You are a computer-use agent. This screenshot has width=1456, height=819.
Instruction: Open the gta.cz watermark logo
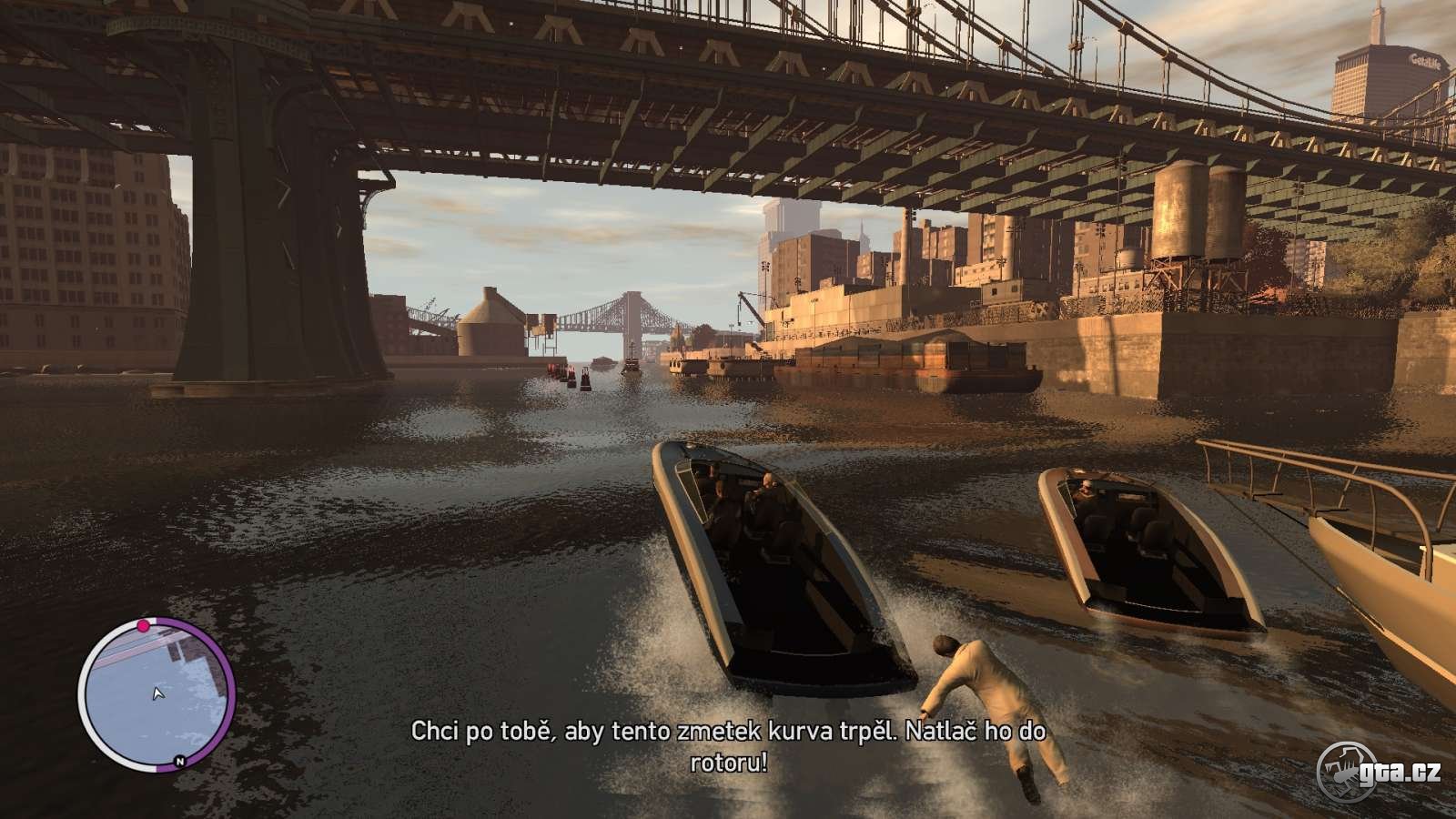click(x=1380, y=772)
